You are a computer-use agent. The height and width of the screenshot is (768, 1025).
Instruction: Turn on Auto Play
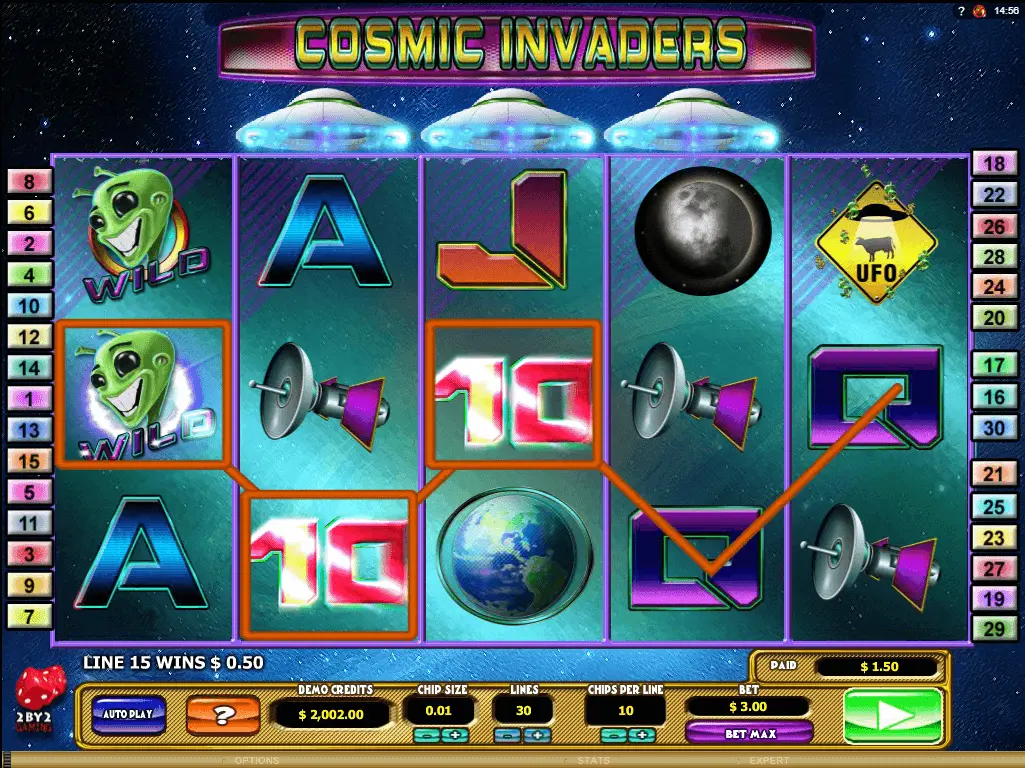click(128, 714)
